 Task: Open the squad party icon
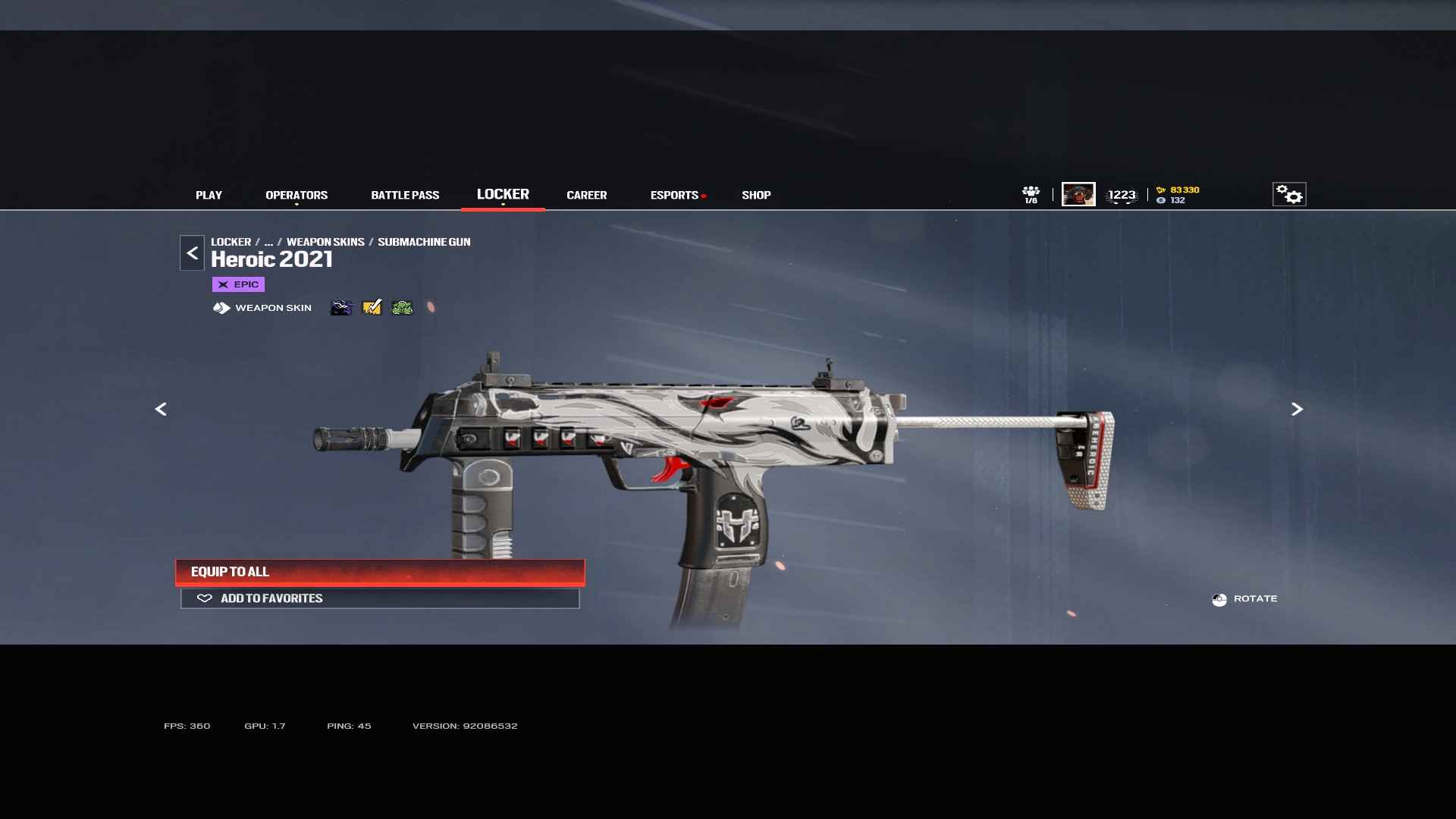[1031, 194]
